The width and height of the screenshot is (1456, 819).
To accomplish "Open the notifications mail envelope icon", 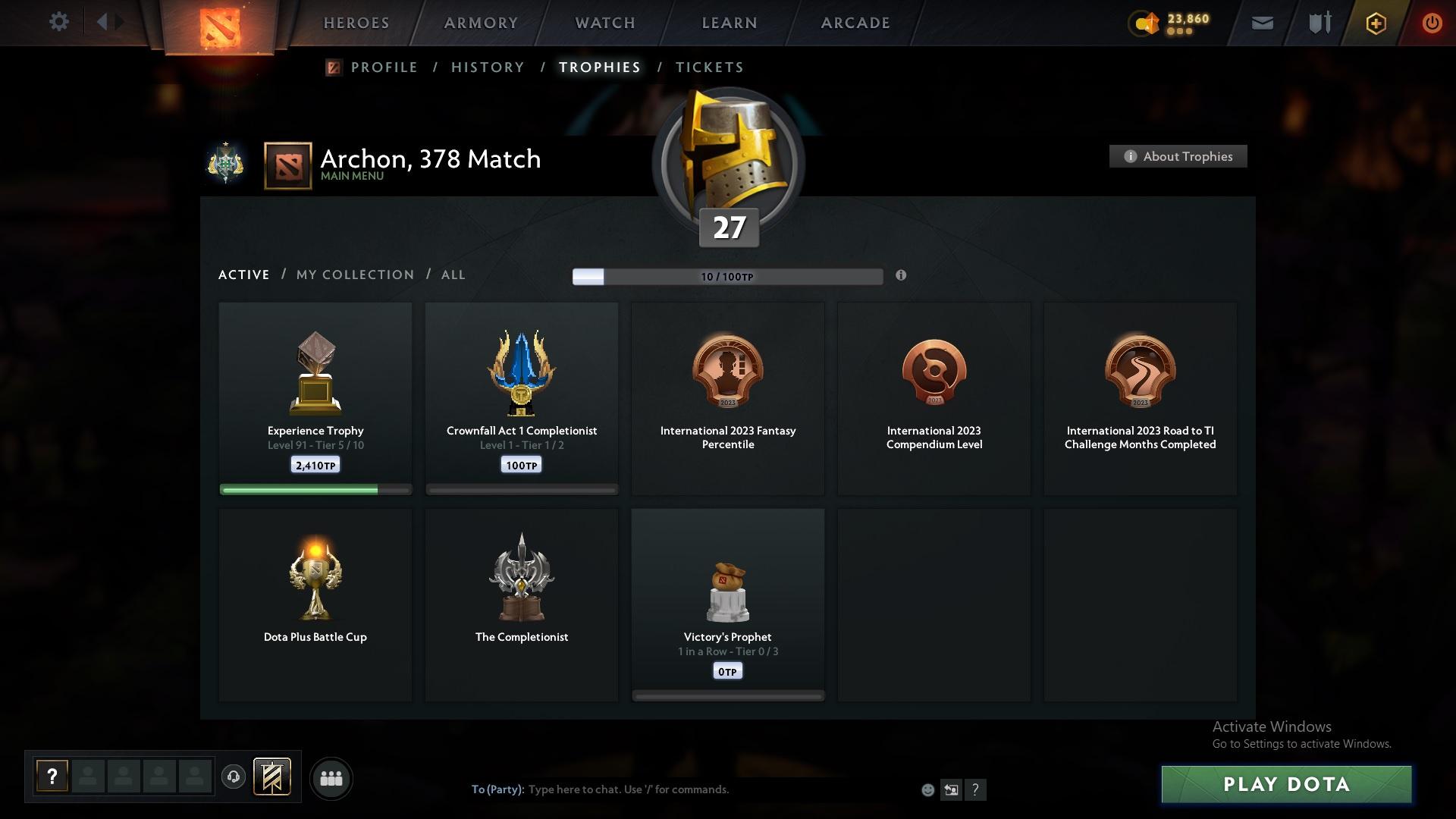I will coord(1261,23).
